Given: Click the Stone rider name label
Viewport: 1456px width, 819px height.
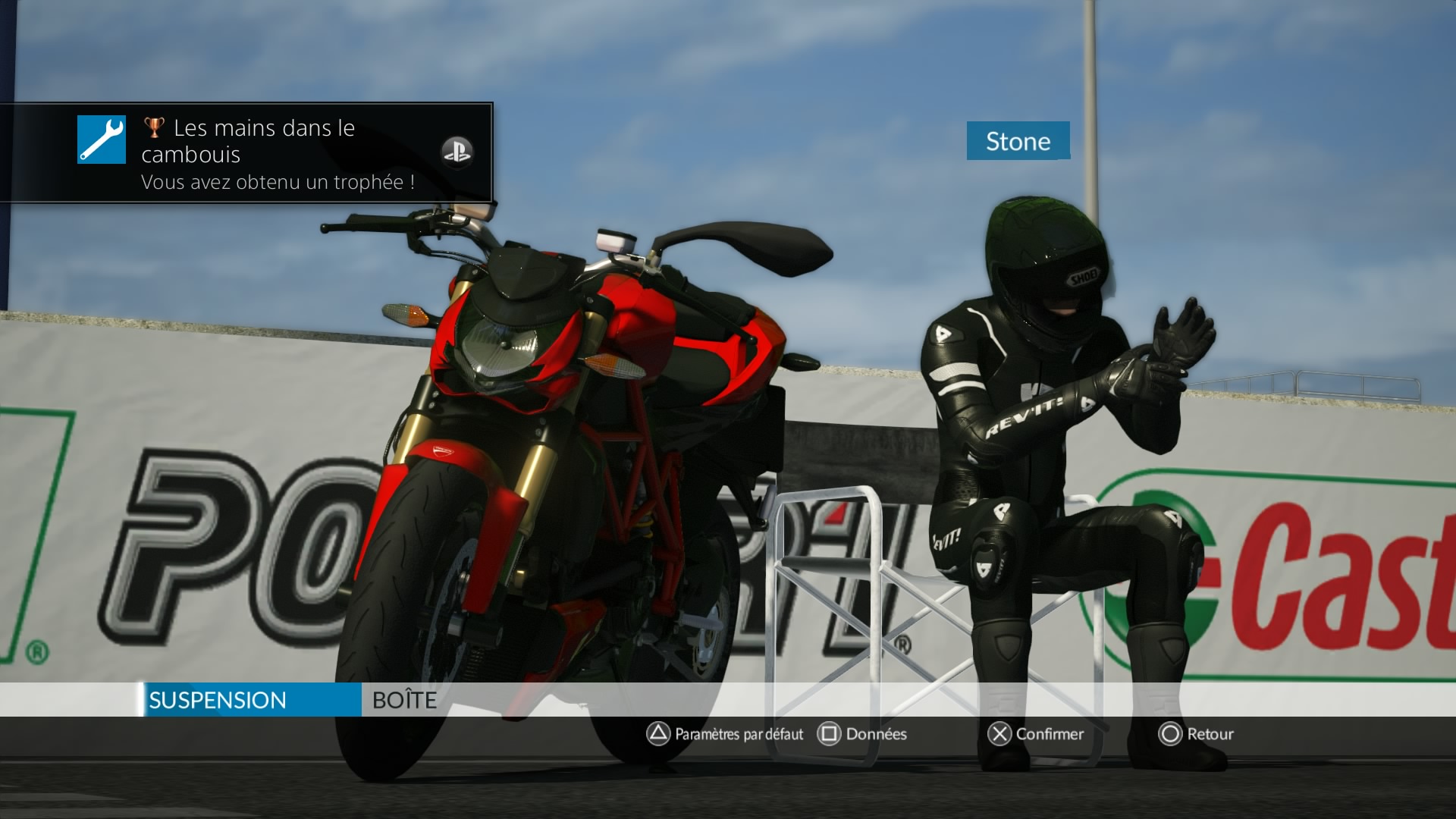Looking at the screenshot, I should (1018, 141).
